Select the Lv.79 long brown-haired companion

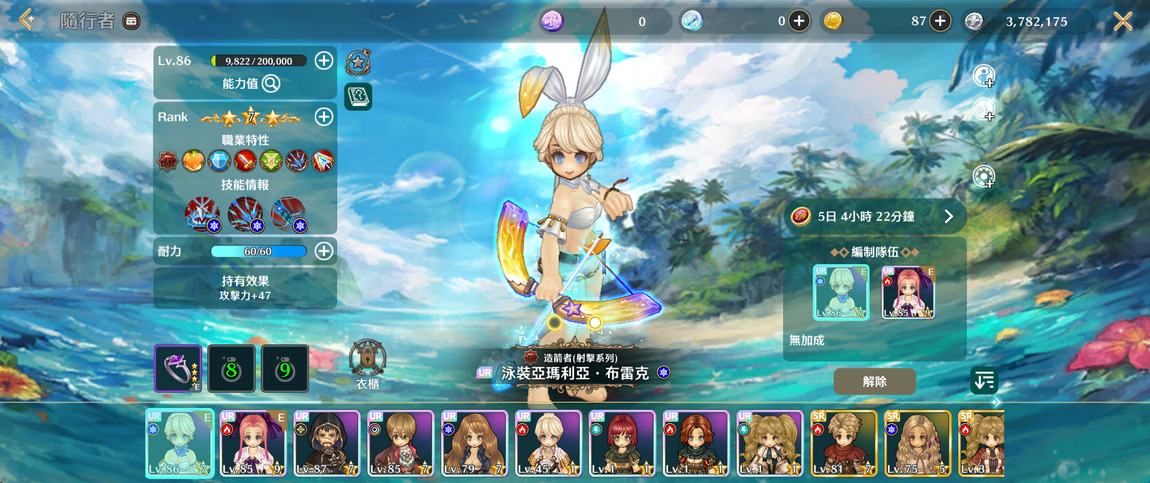click(475, 443)
